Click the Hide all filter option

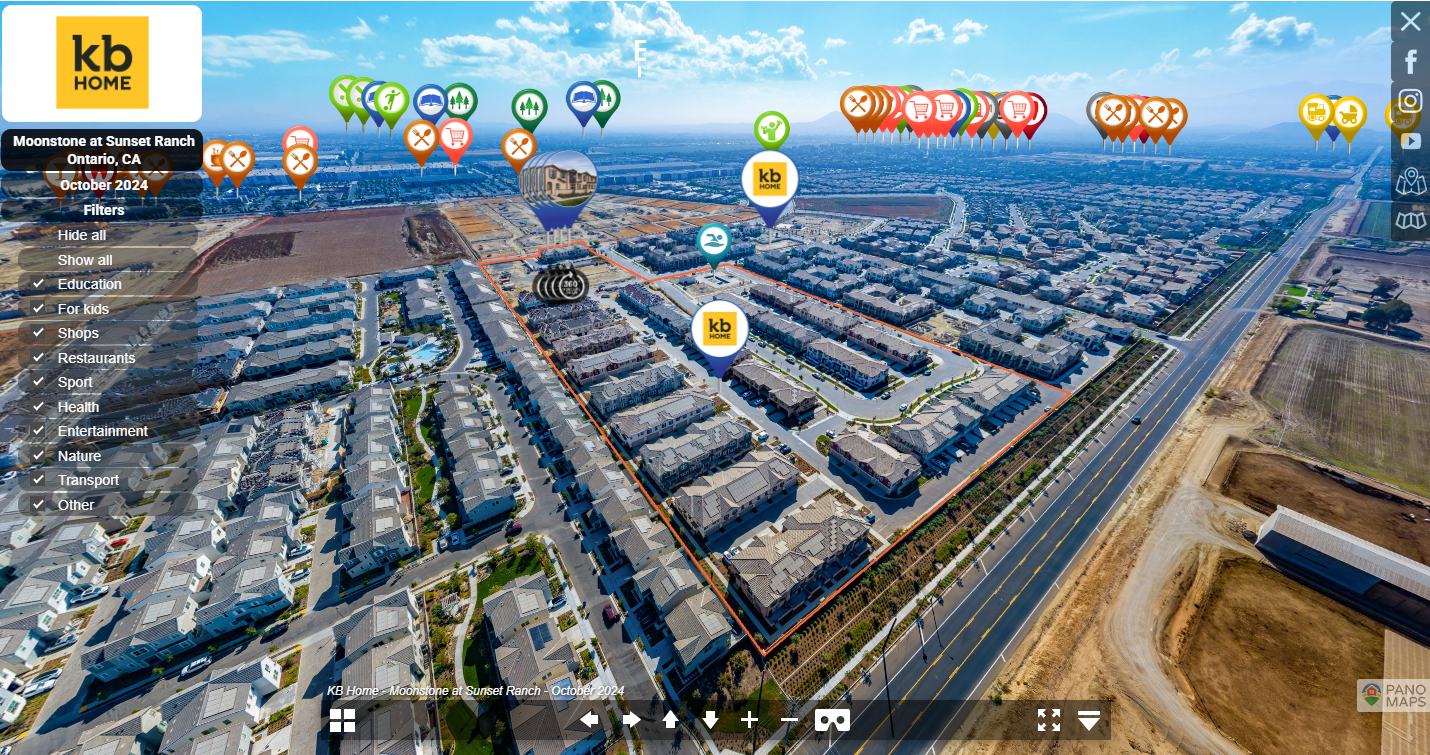tap(82, 235)
